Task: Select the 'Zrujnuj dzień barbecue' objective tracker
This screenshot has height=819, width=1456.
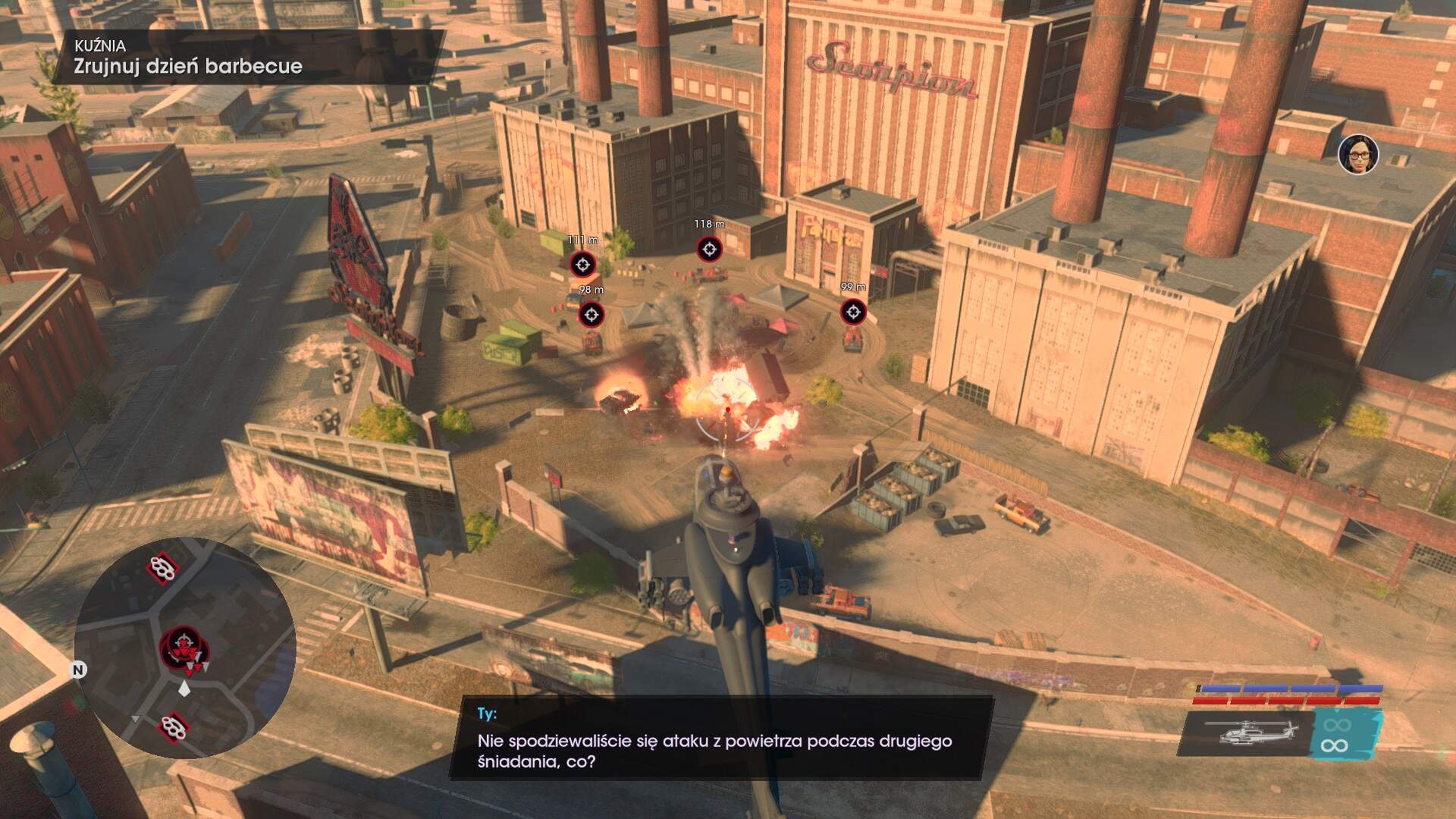Action: 188,66
